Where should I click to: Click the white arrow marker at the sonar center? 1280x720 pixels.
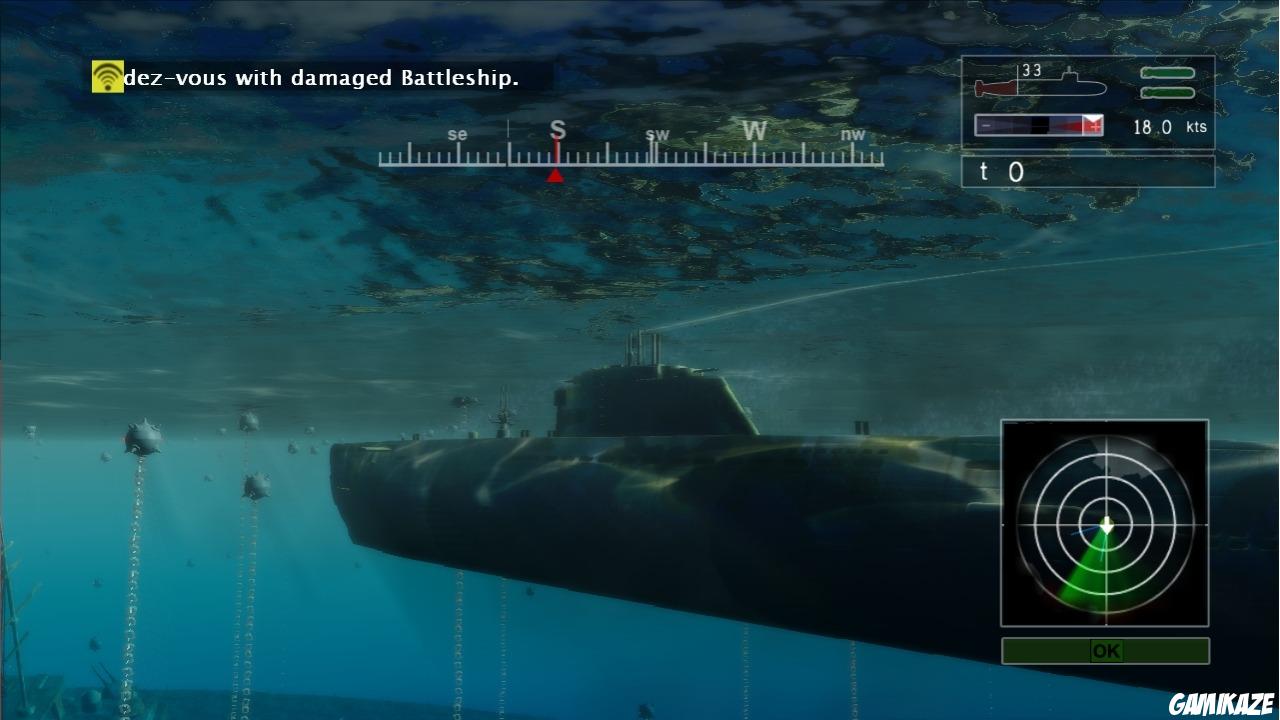click(x=1105, y=522)
